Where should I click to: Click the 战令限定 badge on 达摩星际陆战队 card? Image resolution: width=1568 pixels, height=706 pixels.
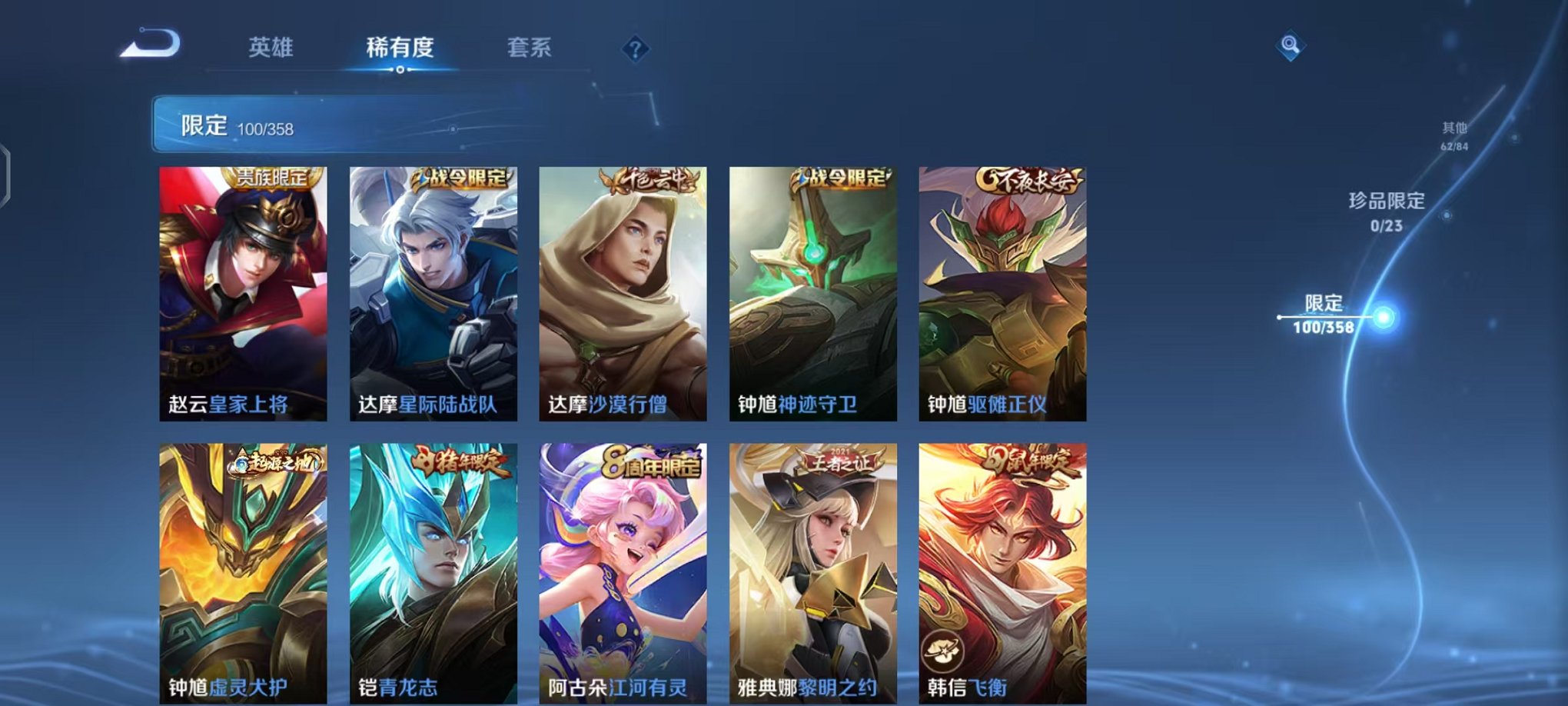(x=463, y=180)
